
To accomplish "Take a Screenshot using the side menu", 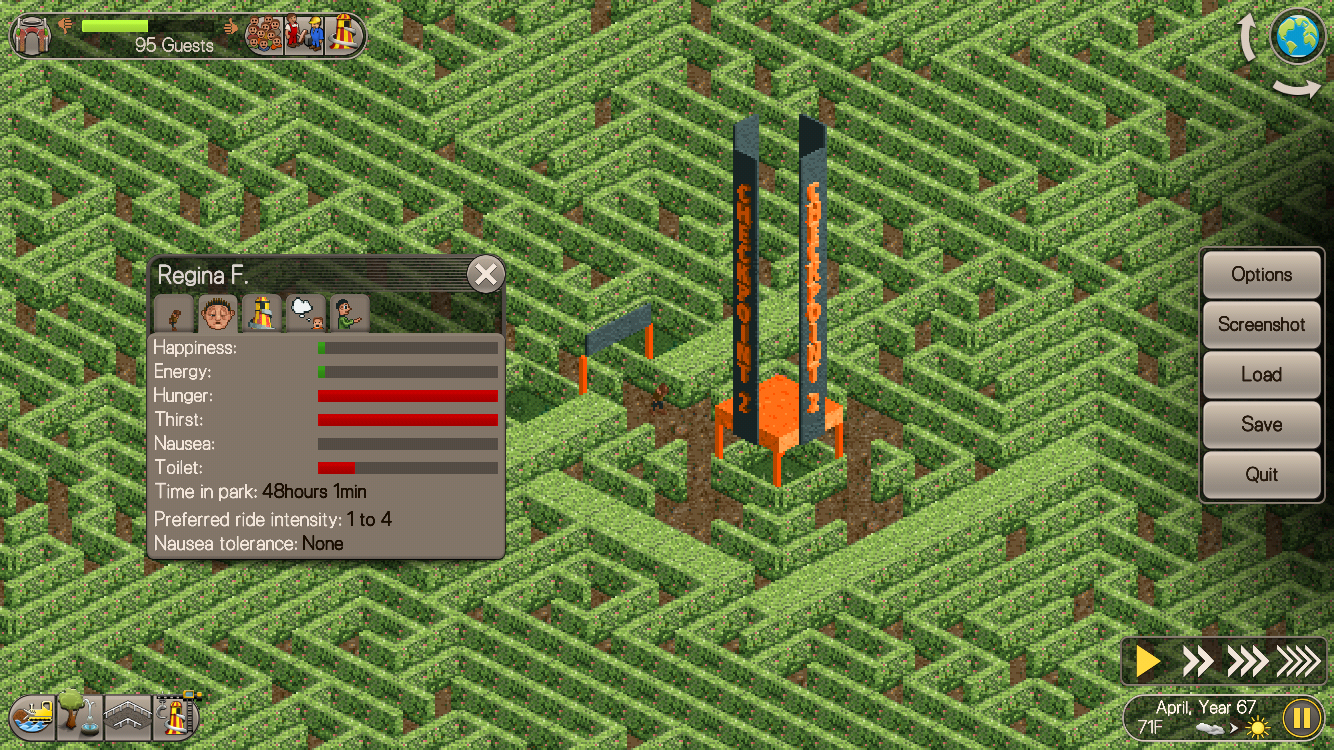I will tap(1261, 325).
